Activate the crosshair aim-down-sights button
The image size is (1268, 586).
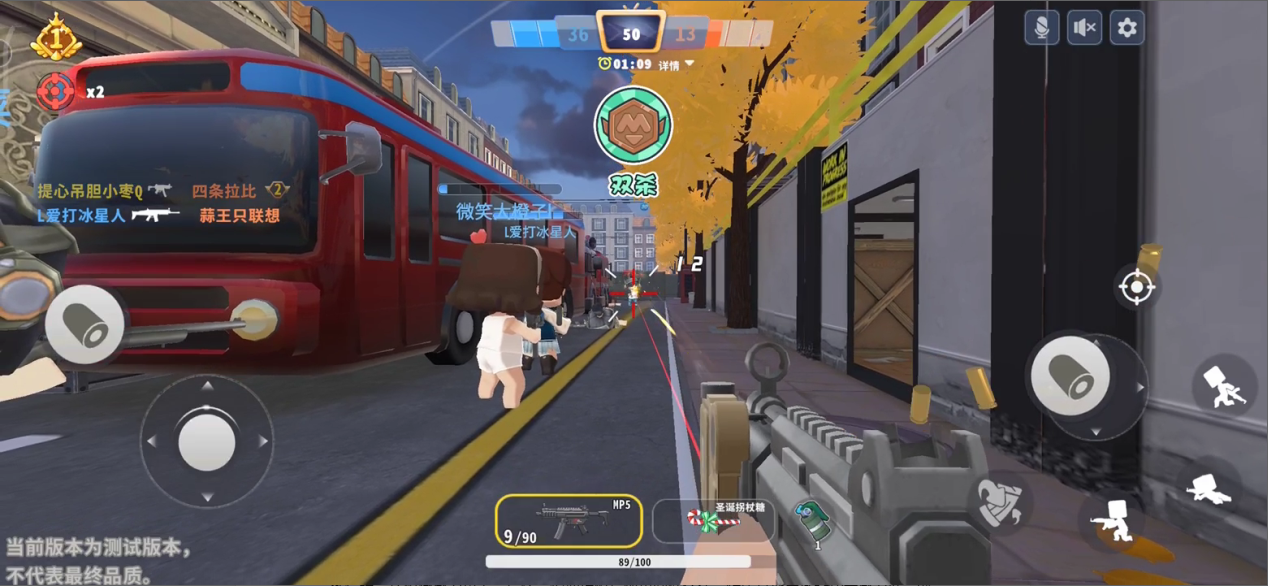click(1136, 288)
